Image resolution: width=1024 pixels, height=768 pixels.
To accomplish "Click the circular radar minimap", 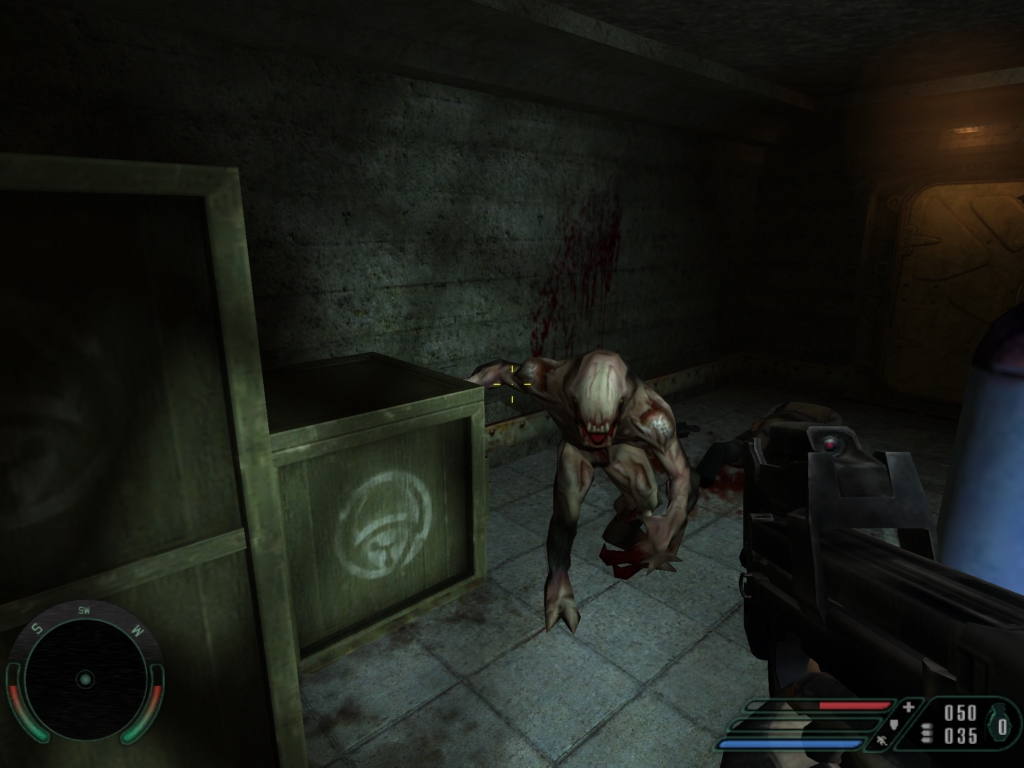I will click(85, 679).
